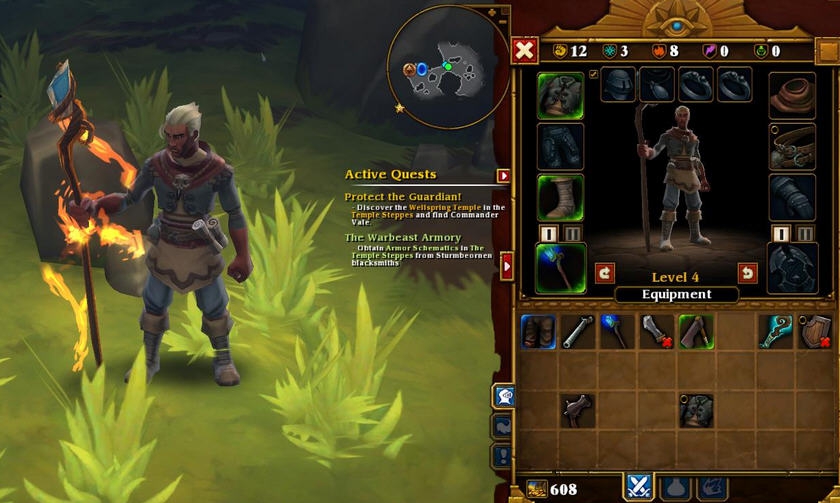Select the equipped brown hat slot
Viewport: 840px width, 503px height.
click(x=791, y=95)
